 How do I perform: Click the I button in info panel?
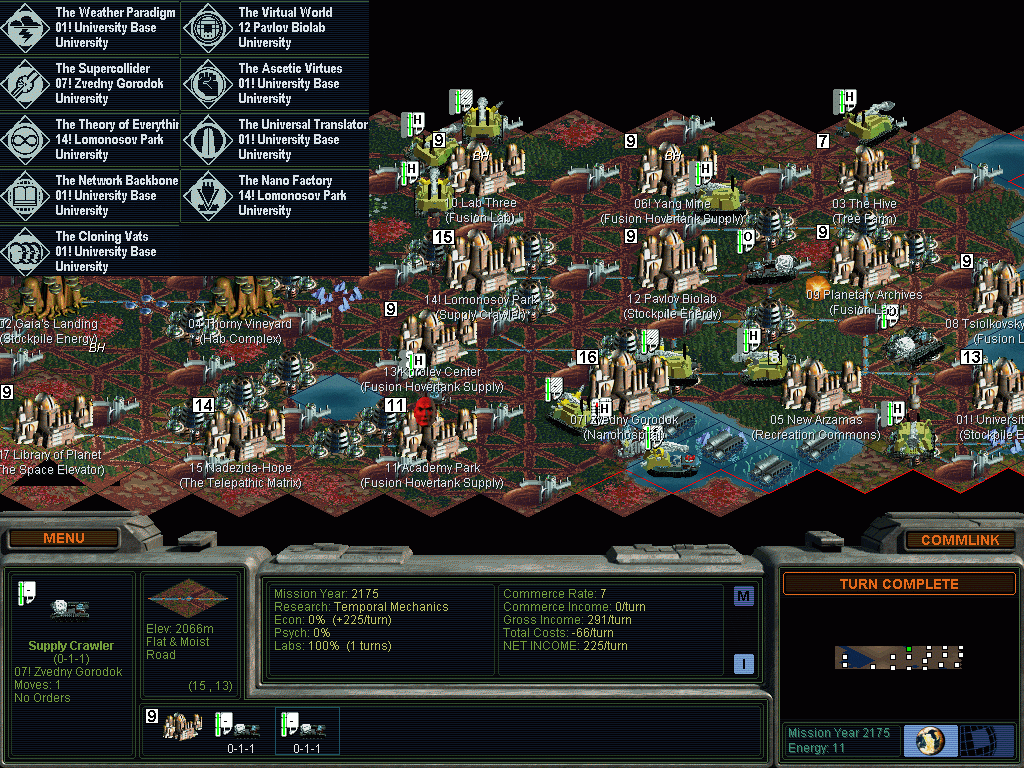pyautogui.click(x=744, y=663)
